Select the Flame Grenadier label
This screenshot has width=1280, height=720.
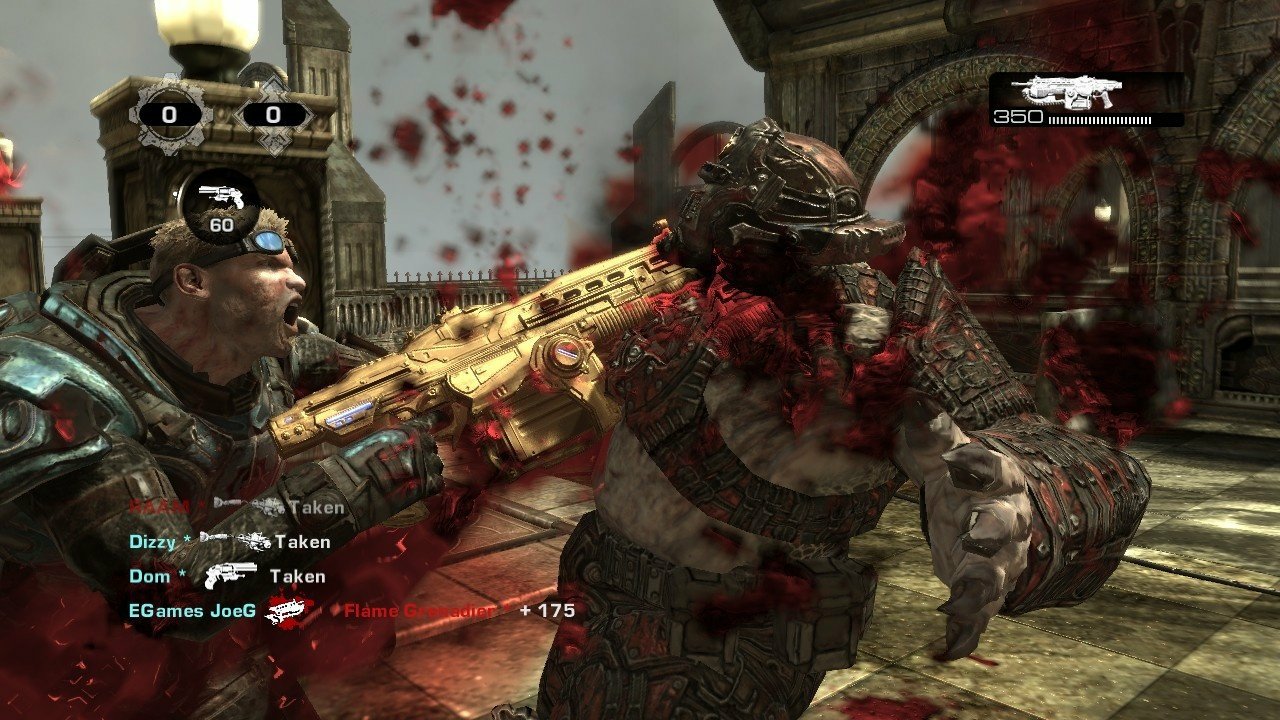click(x=417, y=611)
